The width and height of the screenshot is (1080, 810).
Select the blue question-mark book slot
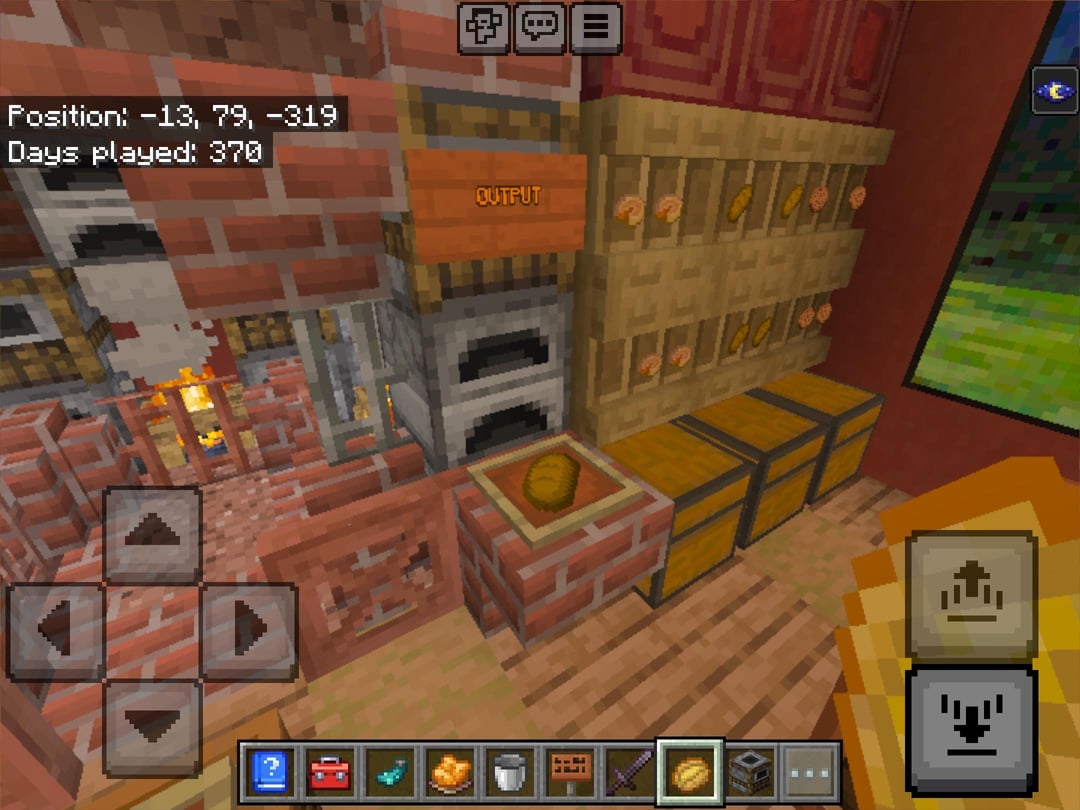[271, 773]
